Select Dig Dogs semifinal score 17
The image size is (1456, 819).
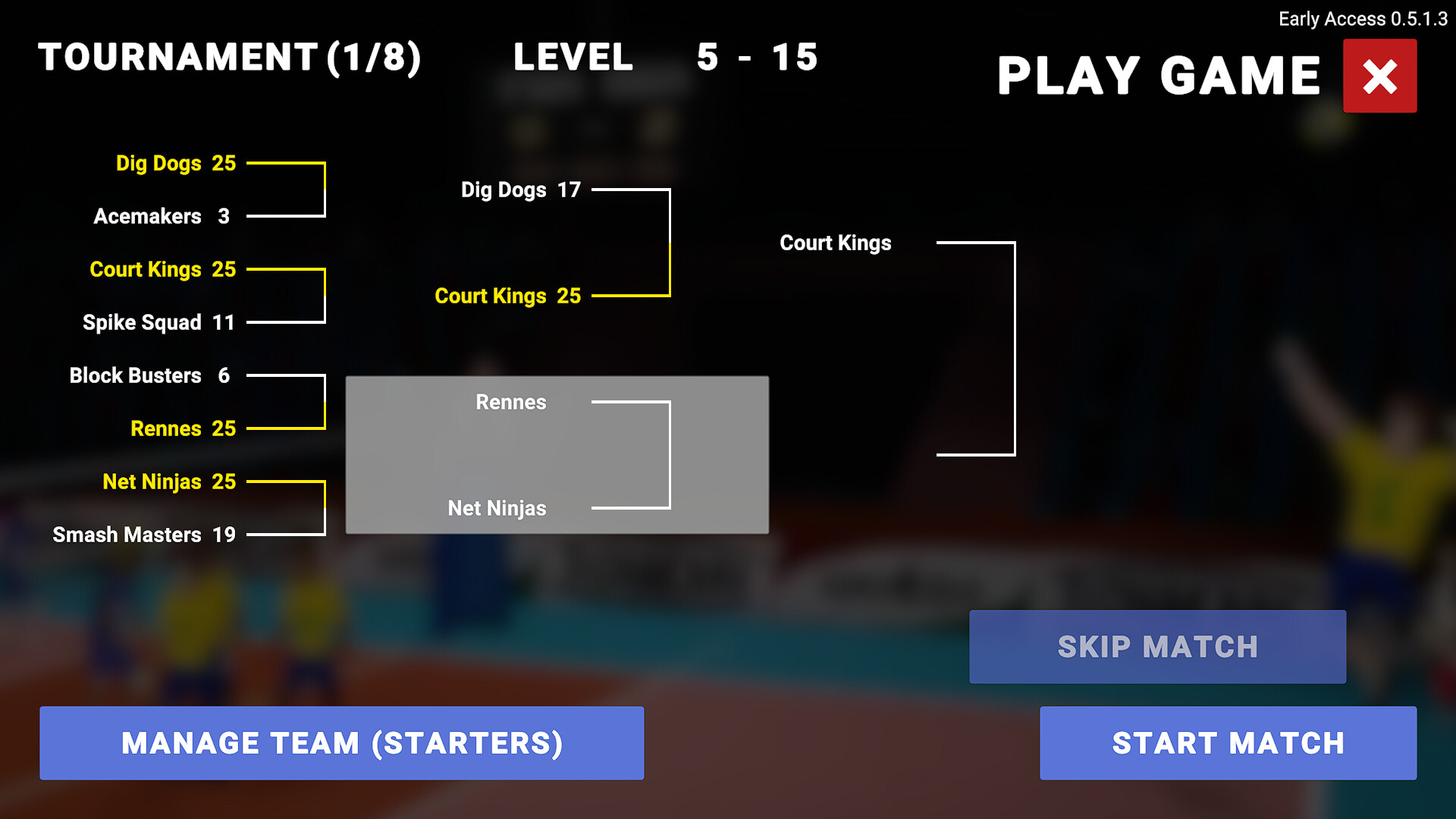click(x=570, y=190)
